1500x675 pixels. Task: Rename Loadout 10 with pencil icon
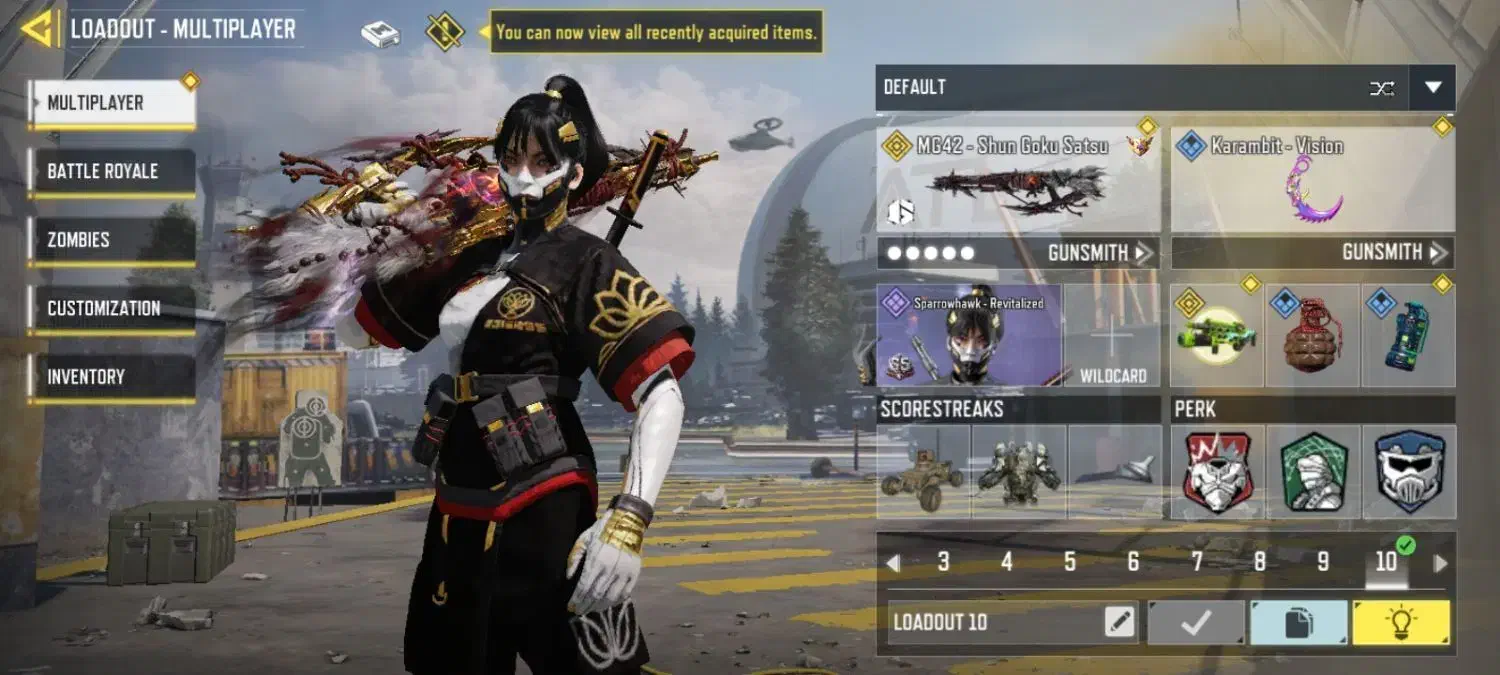tap(1120, 622)
